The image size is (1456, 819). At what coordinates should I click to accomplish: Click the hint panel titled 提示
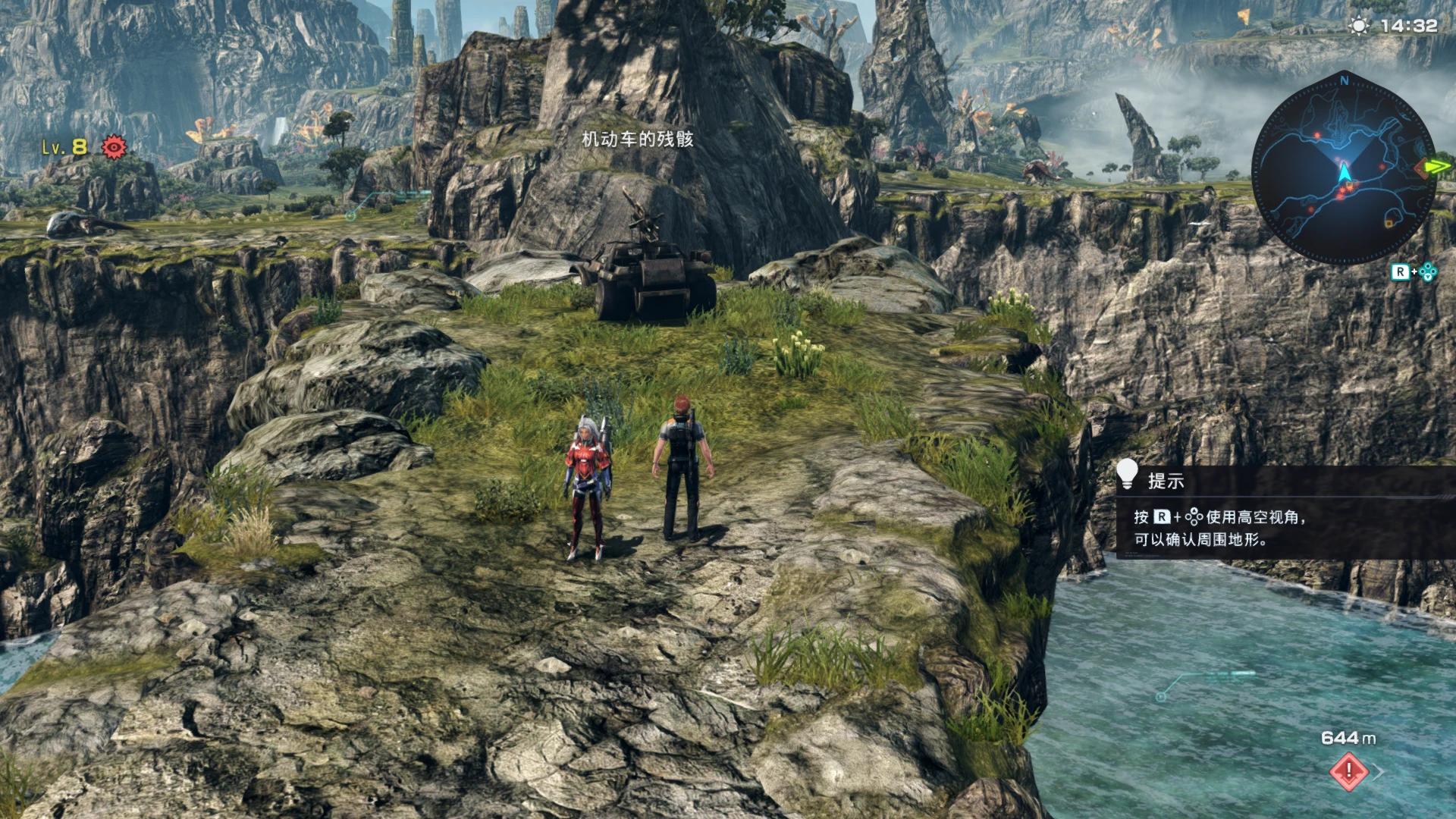(1285, 512)
